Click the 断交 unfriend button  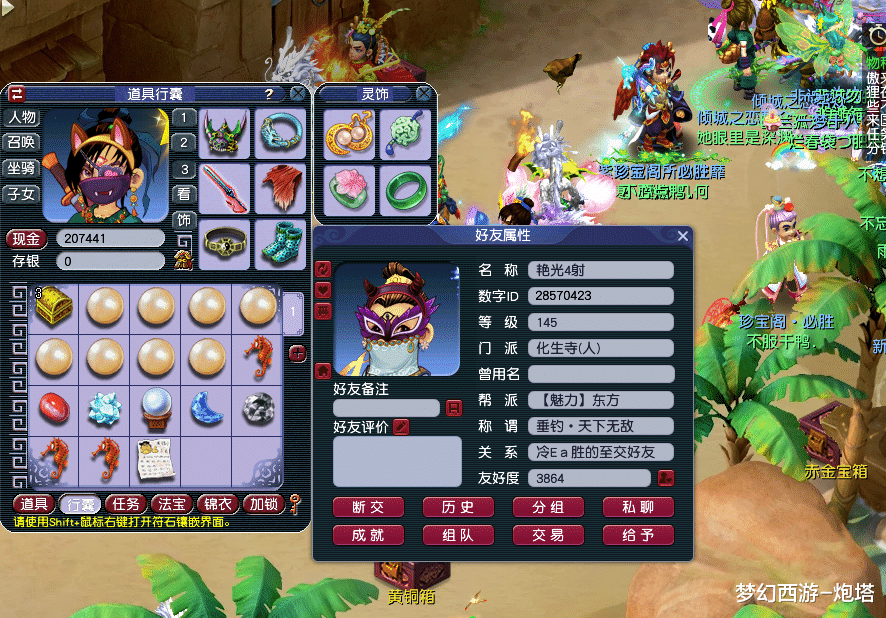coord(368,507)
